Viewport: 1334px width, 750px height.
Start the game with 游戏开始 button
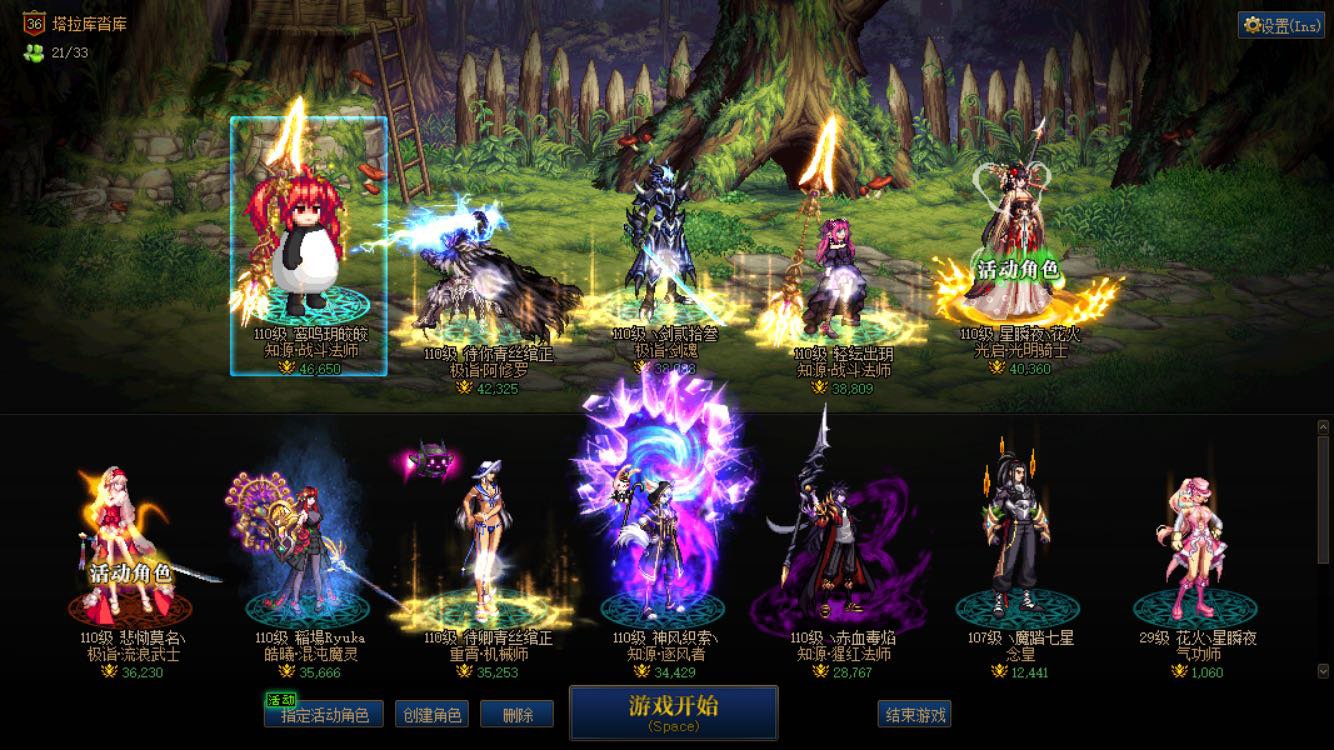point(673,712)
